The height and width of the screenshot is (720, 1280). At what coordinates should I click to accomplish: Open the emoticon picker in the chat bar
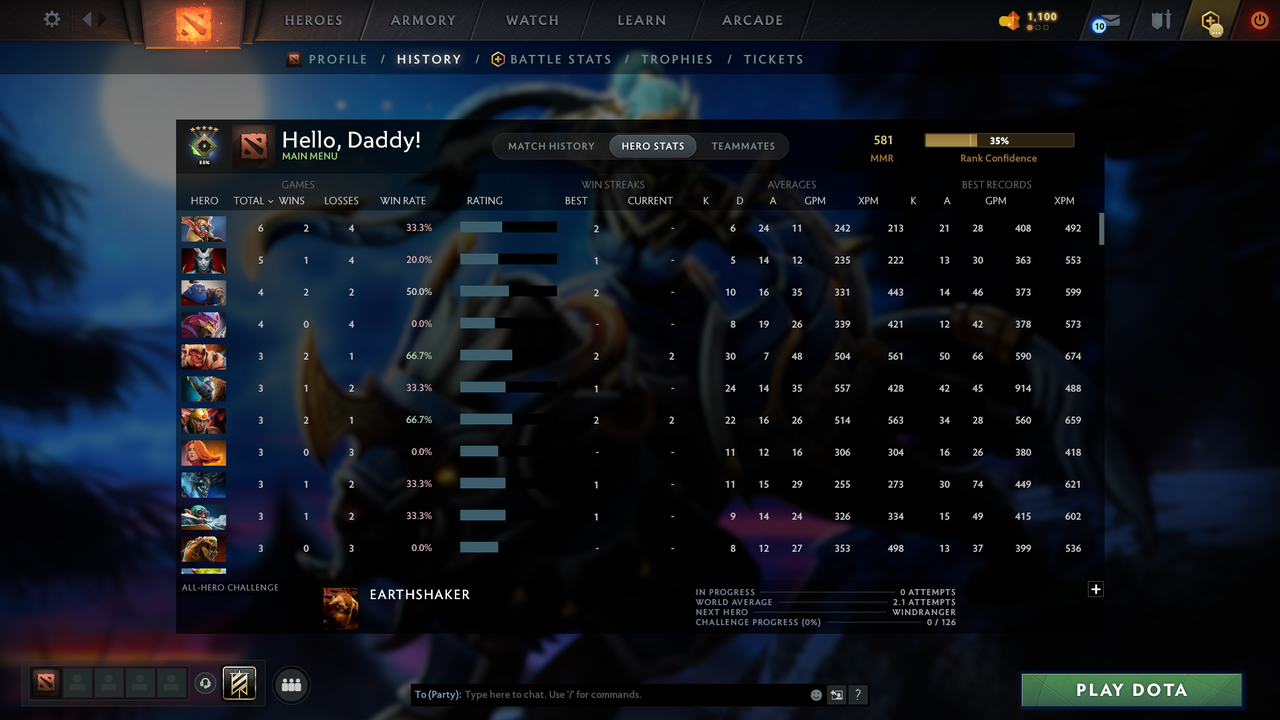(x=815, y=694)
